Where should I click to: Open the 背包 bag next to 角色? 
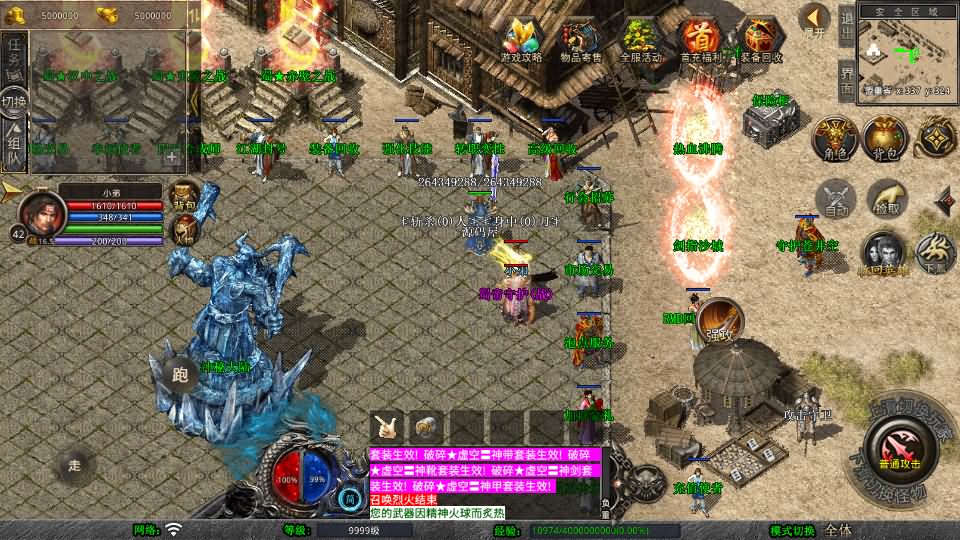(884, 139)
